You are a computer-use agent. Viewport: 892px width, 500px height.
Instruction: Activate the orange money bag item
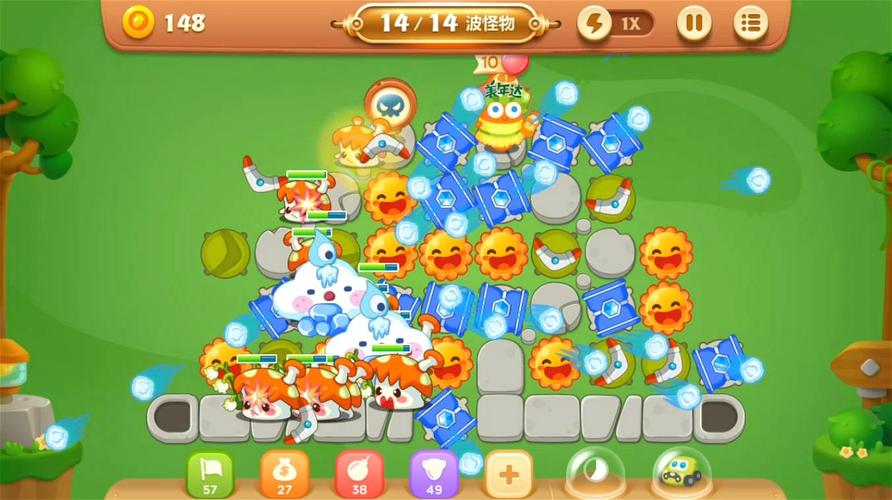pos(284,471)
